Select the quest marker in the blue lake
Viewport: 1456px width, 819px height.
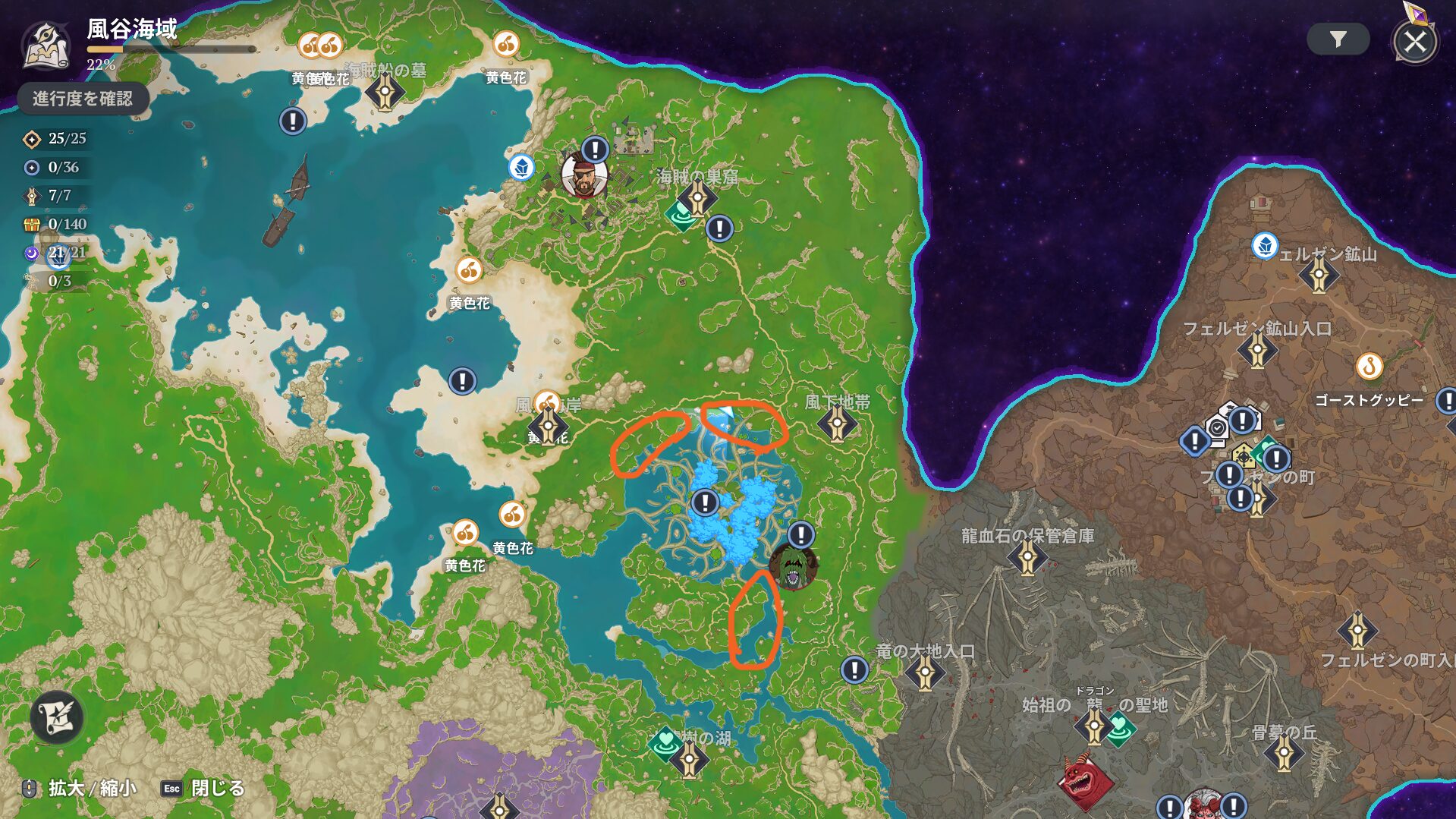705,502
